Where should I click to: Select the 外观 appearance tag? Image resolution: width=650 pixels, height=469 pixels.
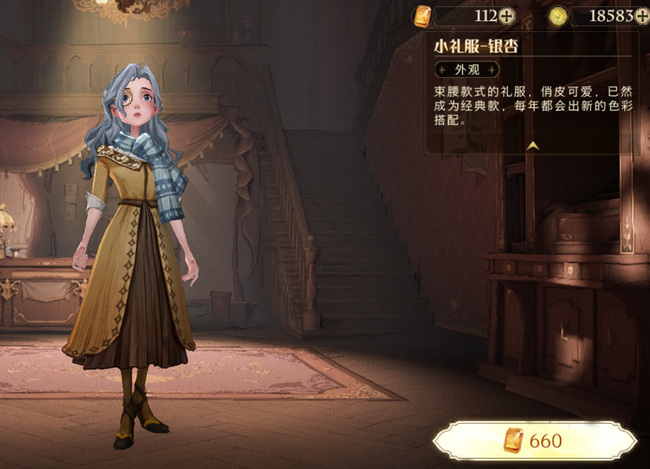point(466,70)
